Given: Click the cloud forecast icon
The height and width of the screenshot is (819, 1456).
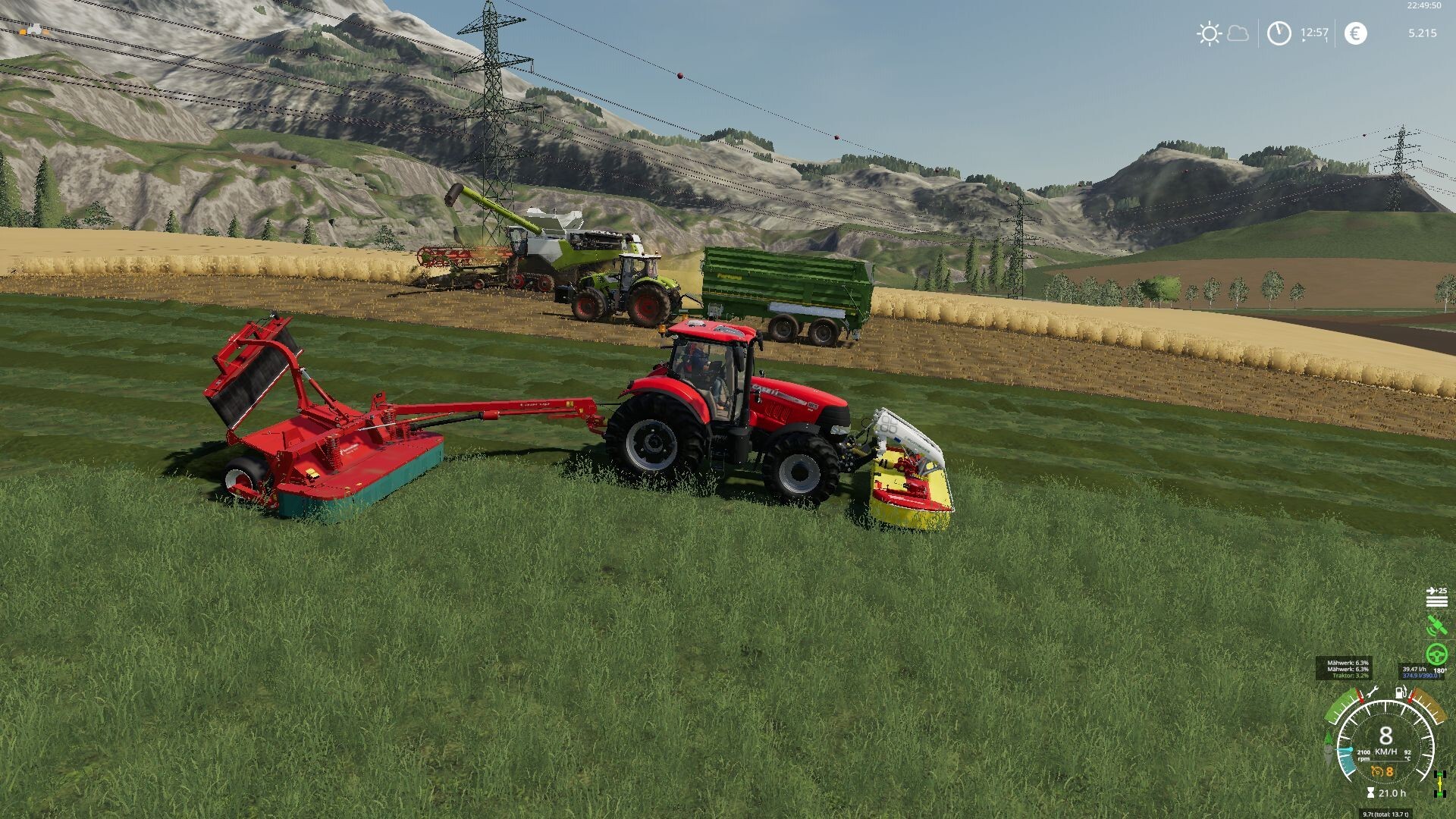Looking at the screenshot, I should tap(1238, 33).
